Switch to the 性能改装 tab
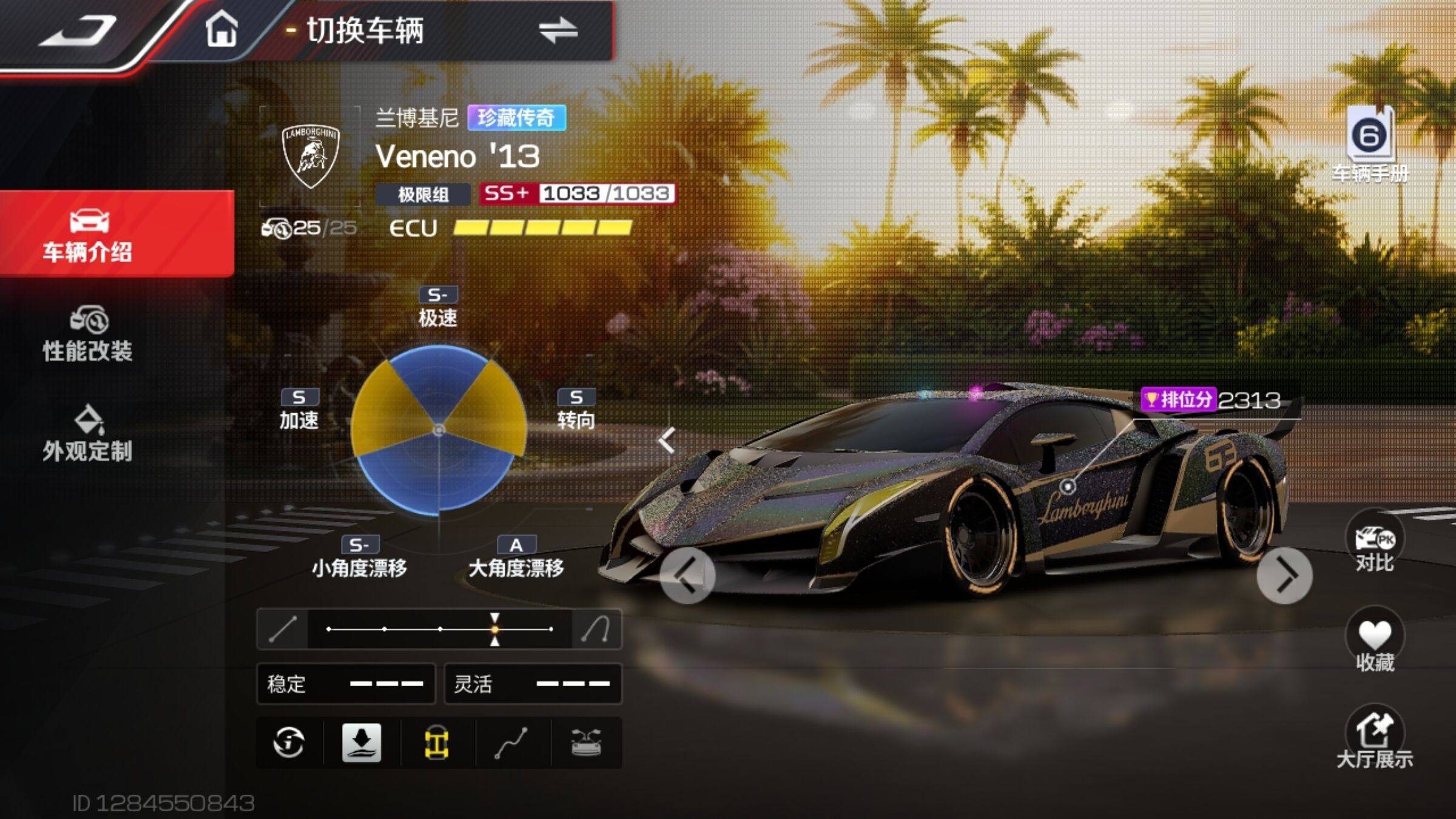Screen dimensions: 1456x819 (x=89, y=335)
